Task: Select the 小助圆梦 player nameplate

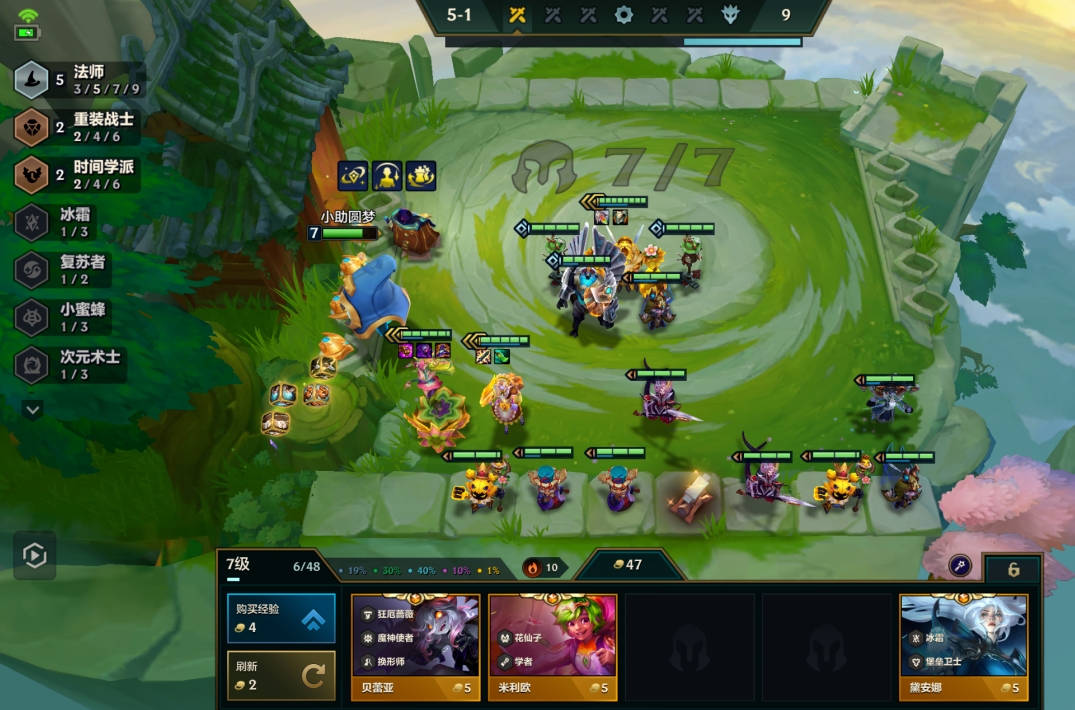Action: pos(347,216)
